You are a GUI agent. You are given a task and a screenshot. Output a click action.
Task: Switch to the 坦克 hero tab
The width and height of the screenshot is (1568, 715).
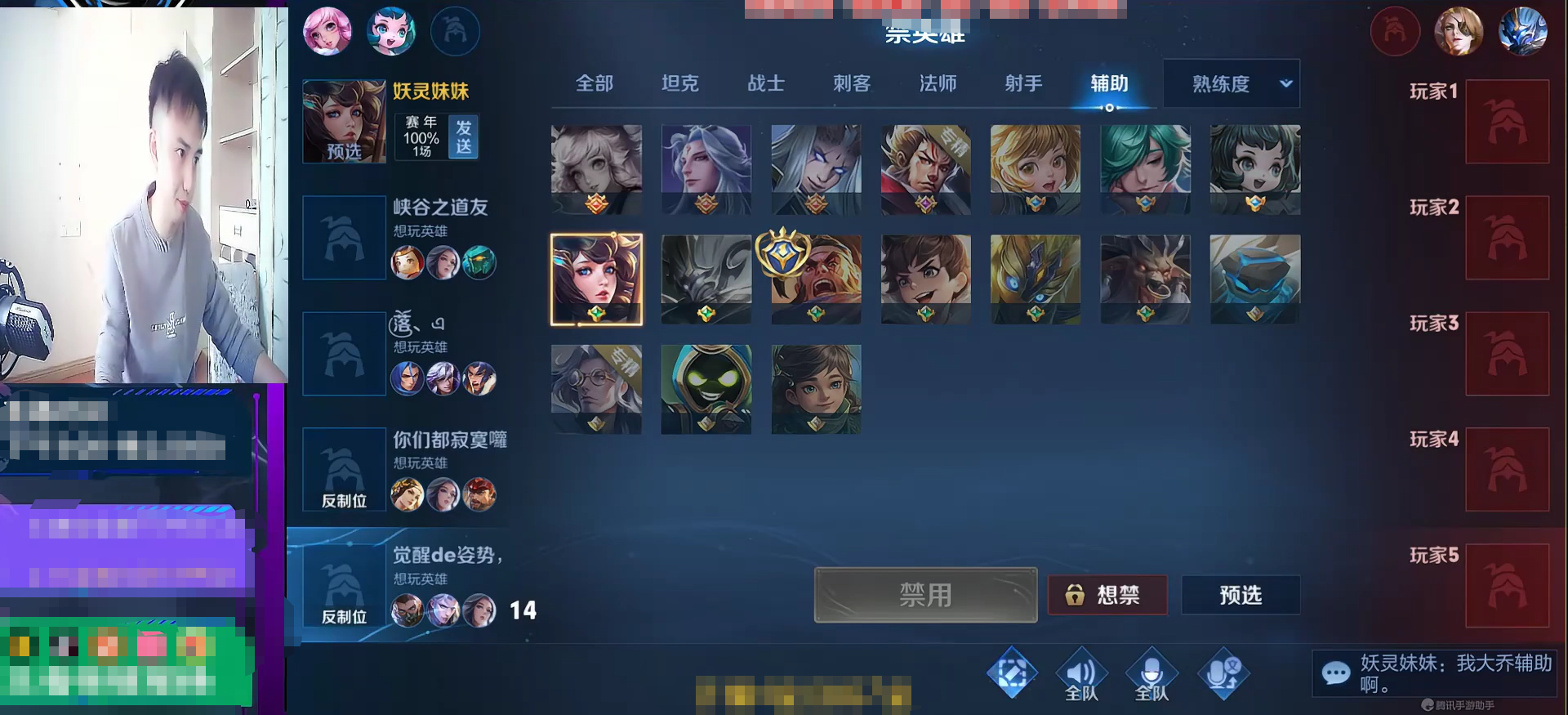pos(680,83)
